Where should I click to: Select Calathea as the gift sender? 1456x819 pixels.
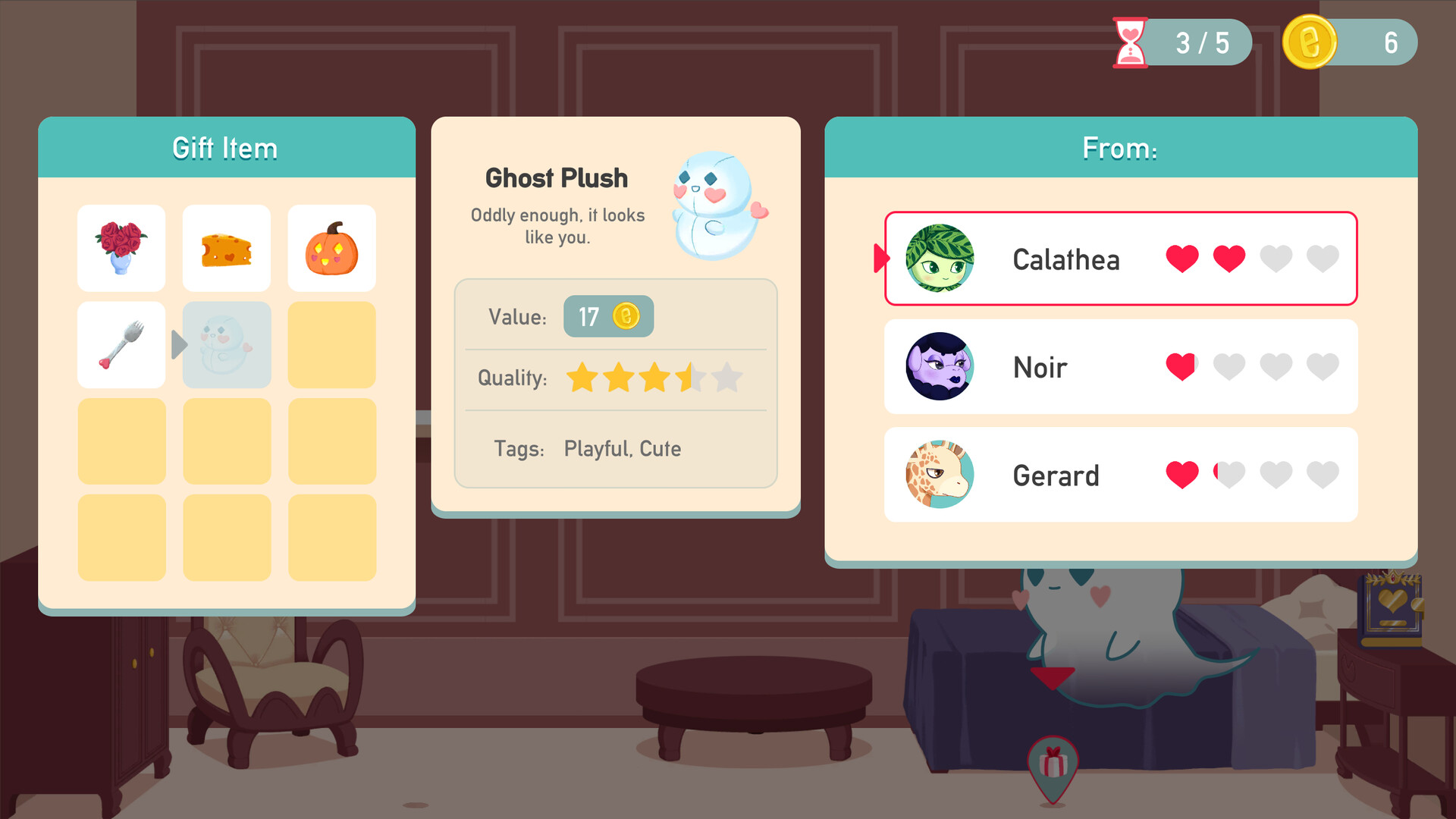click(1120, 259)
